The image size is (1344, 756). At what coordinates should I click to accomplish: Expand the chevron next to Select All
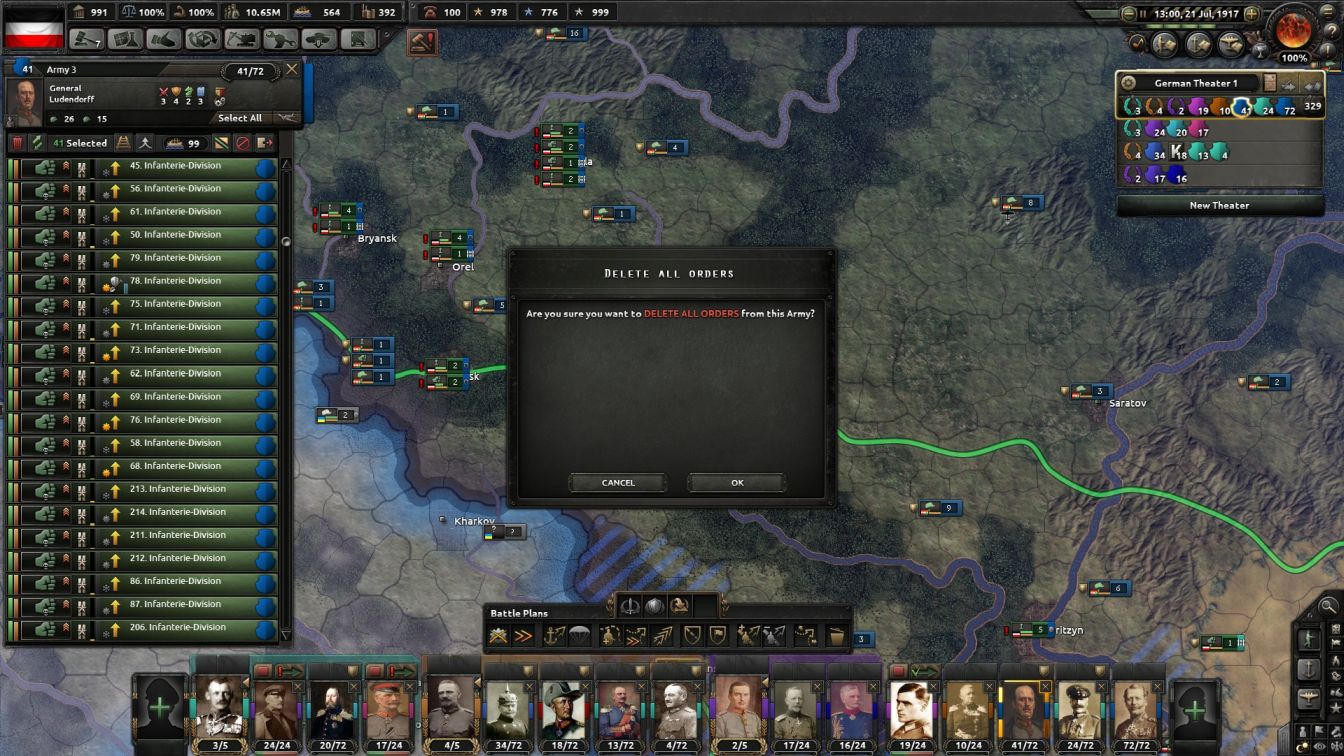click(288, 118)
